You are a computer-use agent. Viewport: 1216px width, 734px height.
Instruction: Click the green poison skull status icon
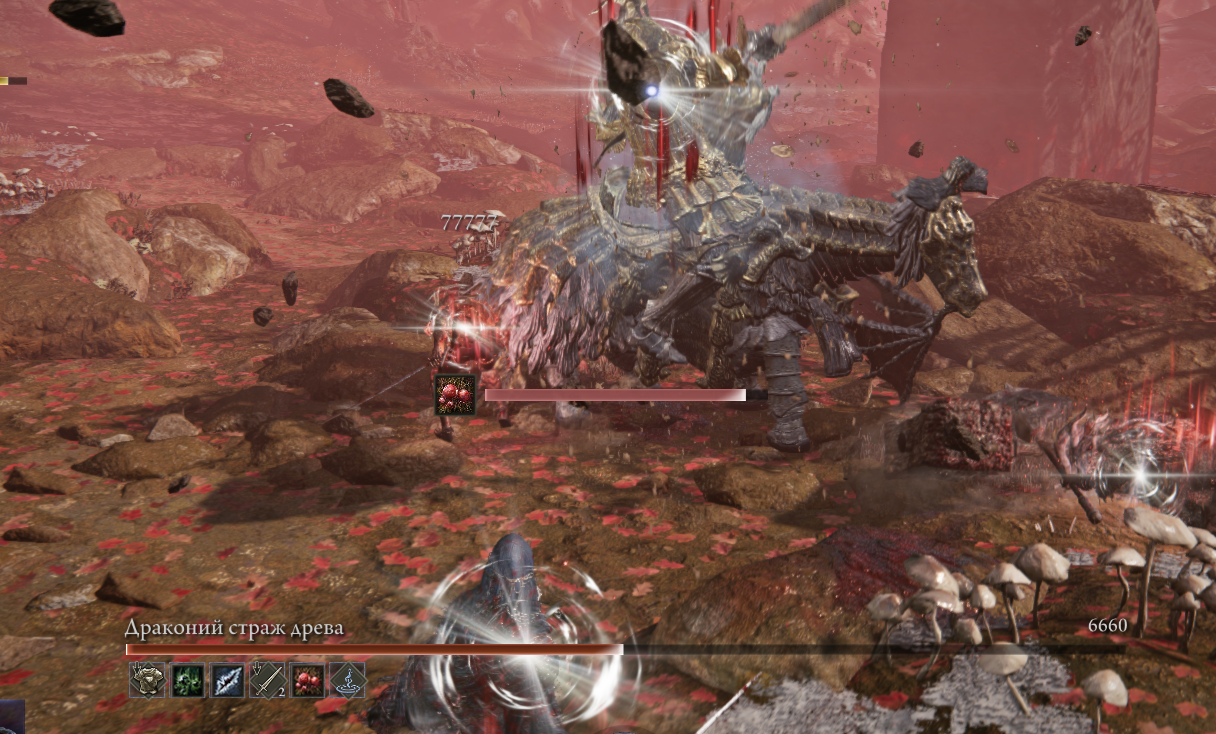[x=187, y=680]
